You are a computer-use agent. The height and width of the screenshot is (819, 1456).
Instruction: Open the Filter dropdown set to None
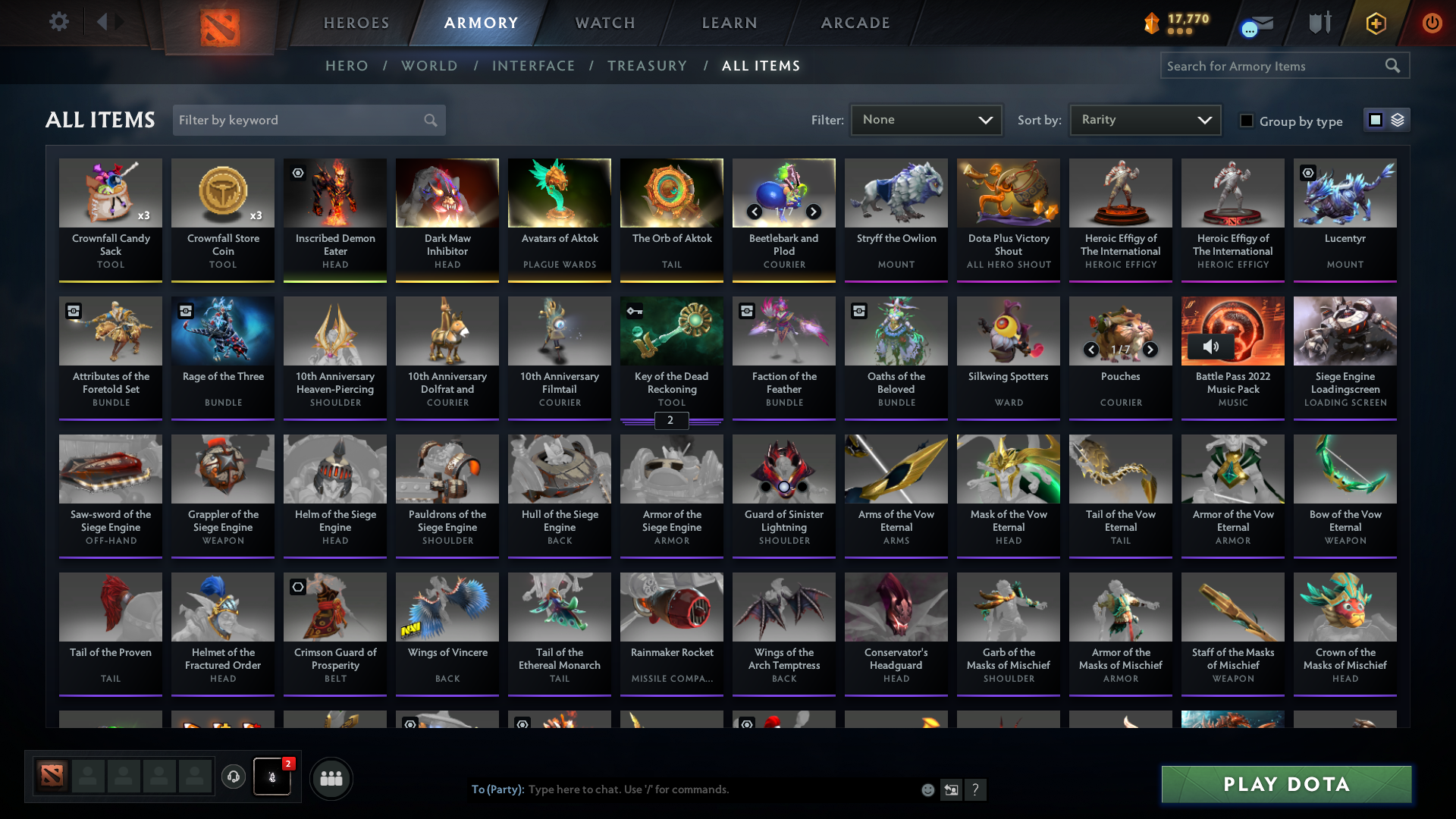[925, 119]
